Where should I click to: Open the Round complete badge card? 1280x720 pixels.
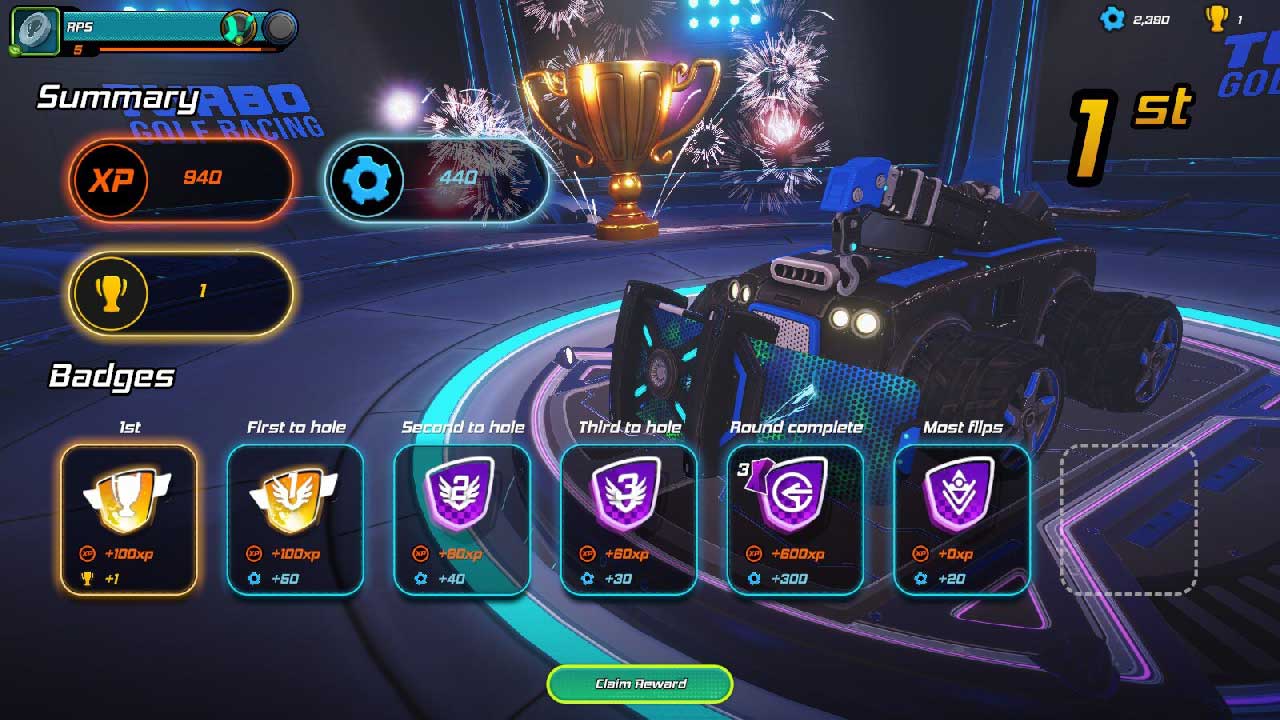pyautogui.click(x=795, y=519)
